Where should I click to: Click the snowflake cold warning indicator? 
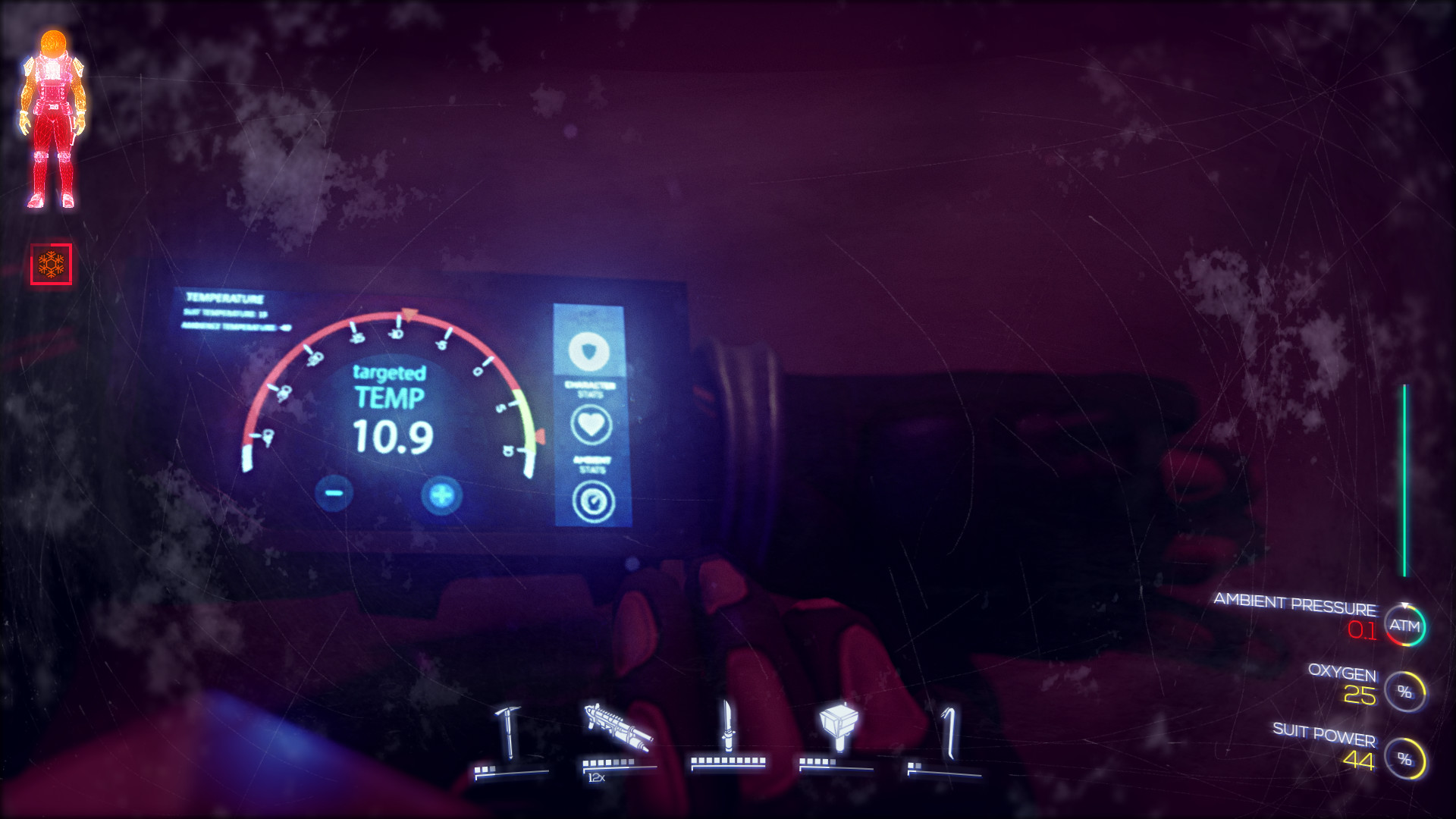click(x=50, y=263)
